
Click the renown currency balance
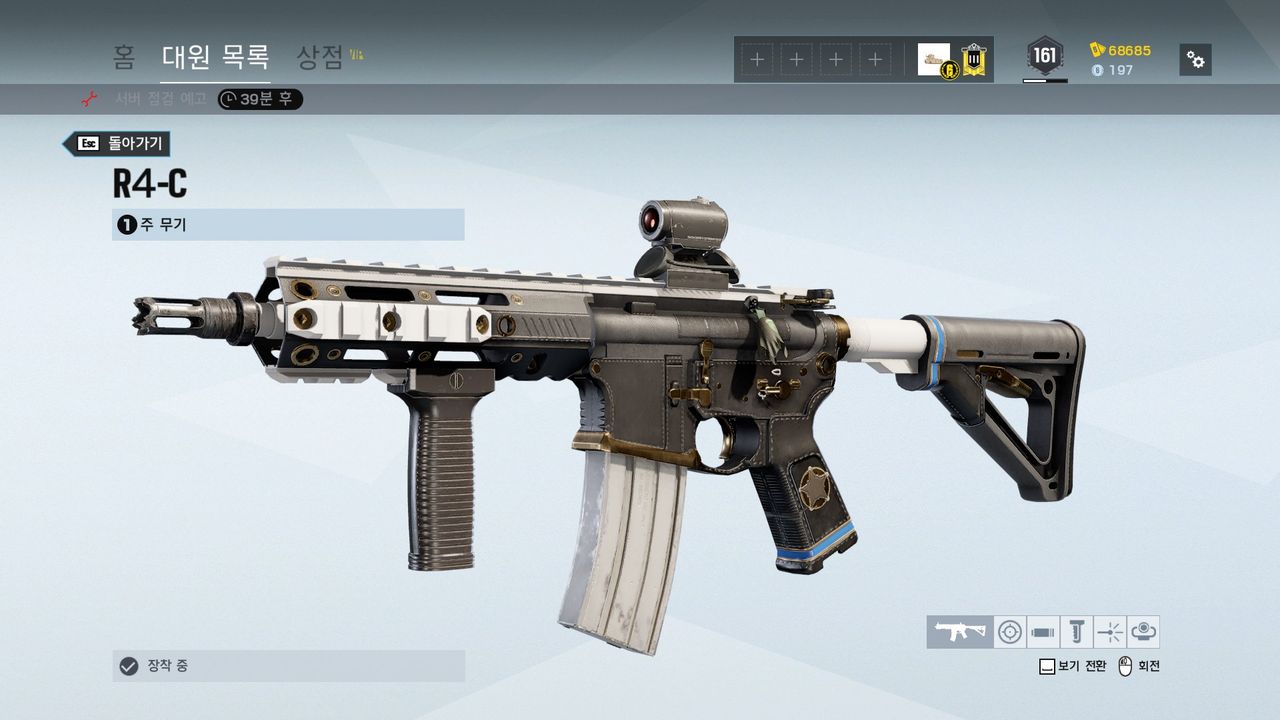(x=1121, y=50)
